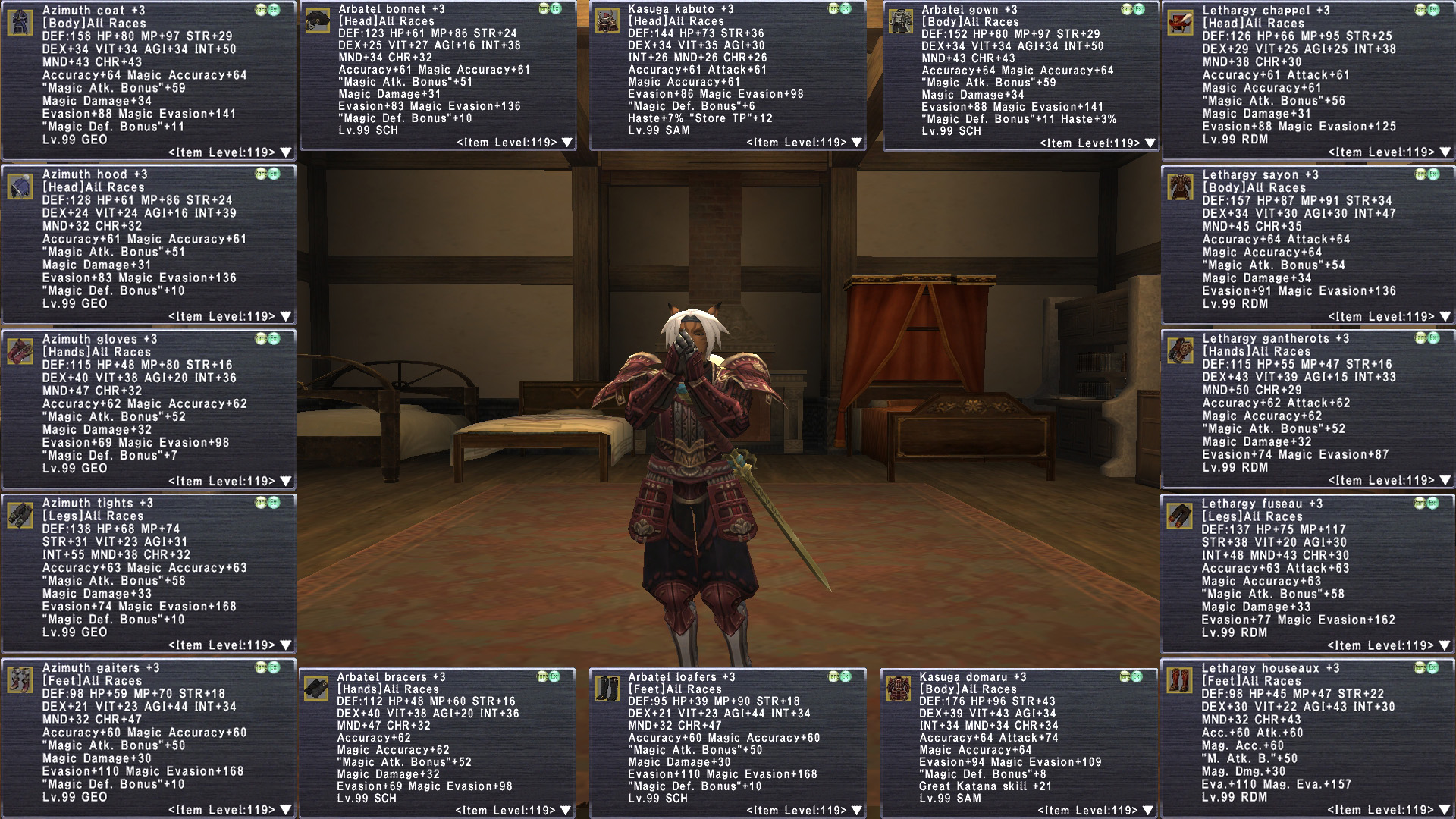Choose the Lethargy houseaux +3 boots icon
This screenshot has height=819, width=1456.
click(x=1180, y=679)
